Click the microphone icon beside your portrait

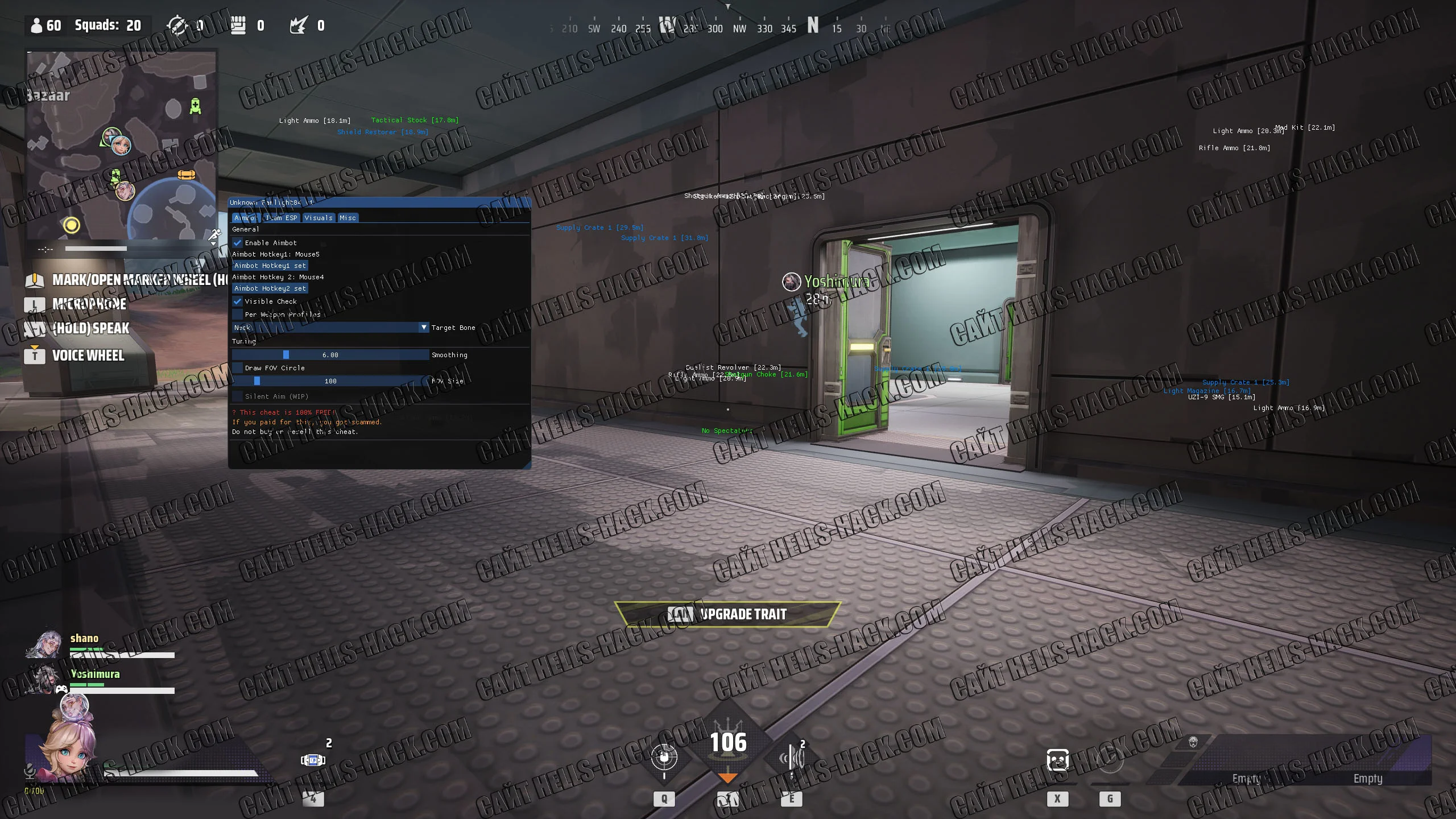click(30, 772)
